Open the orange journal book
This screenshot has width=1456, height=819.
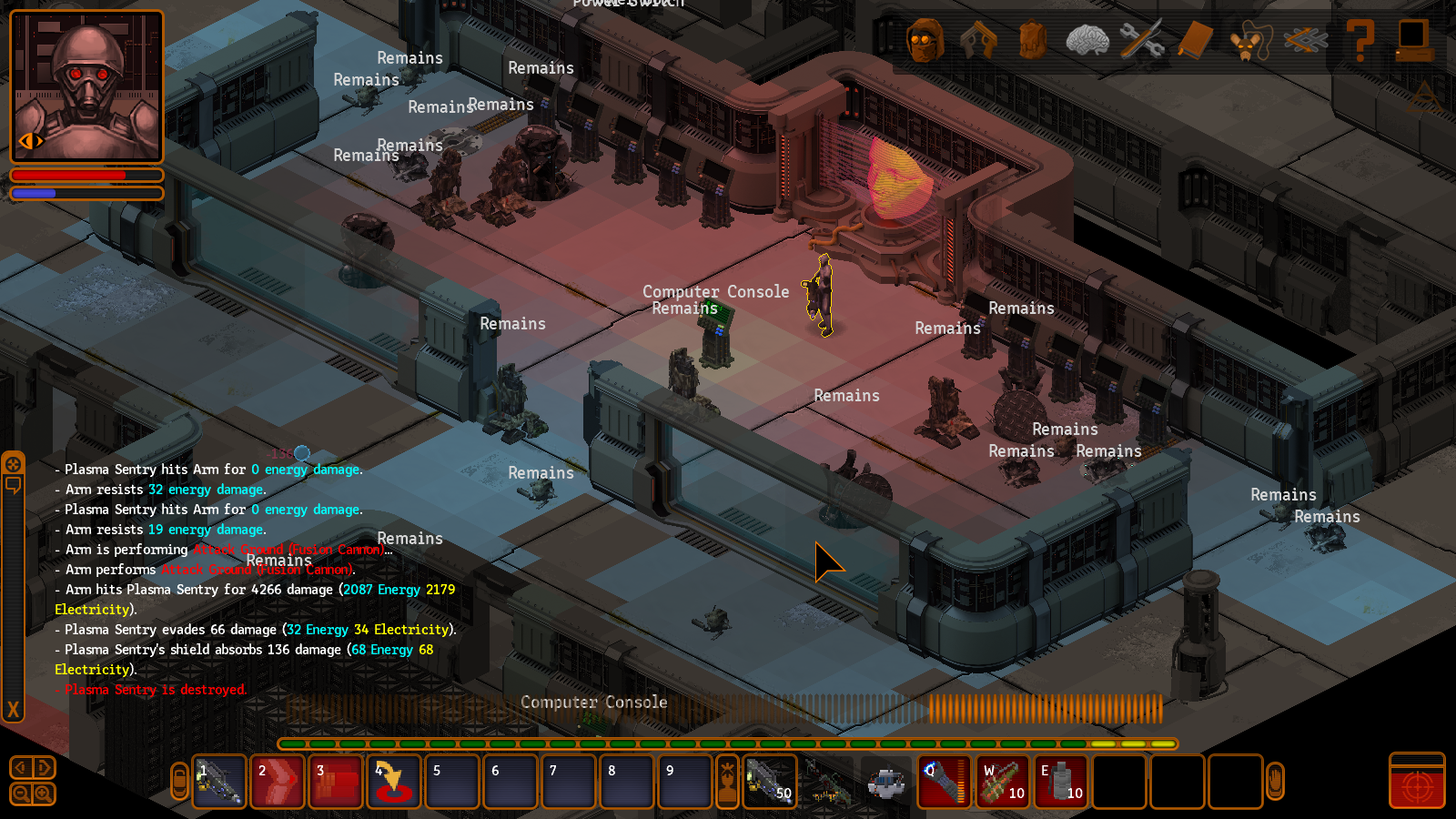click(1196, 41)
